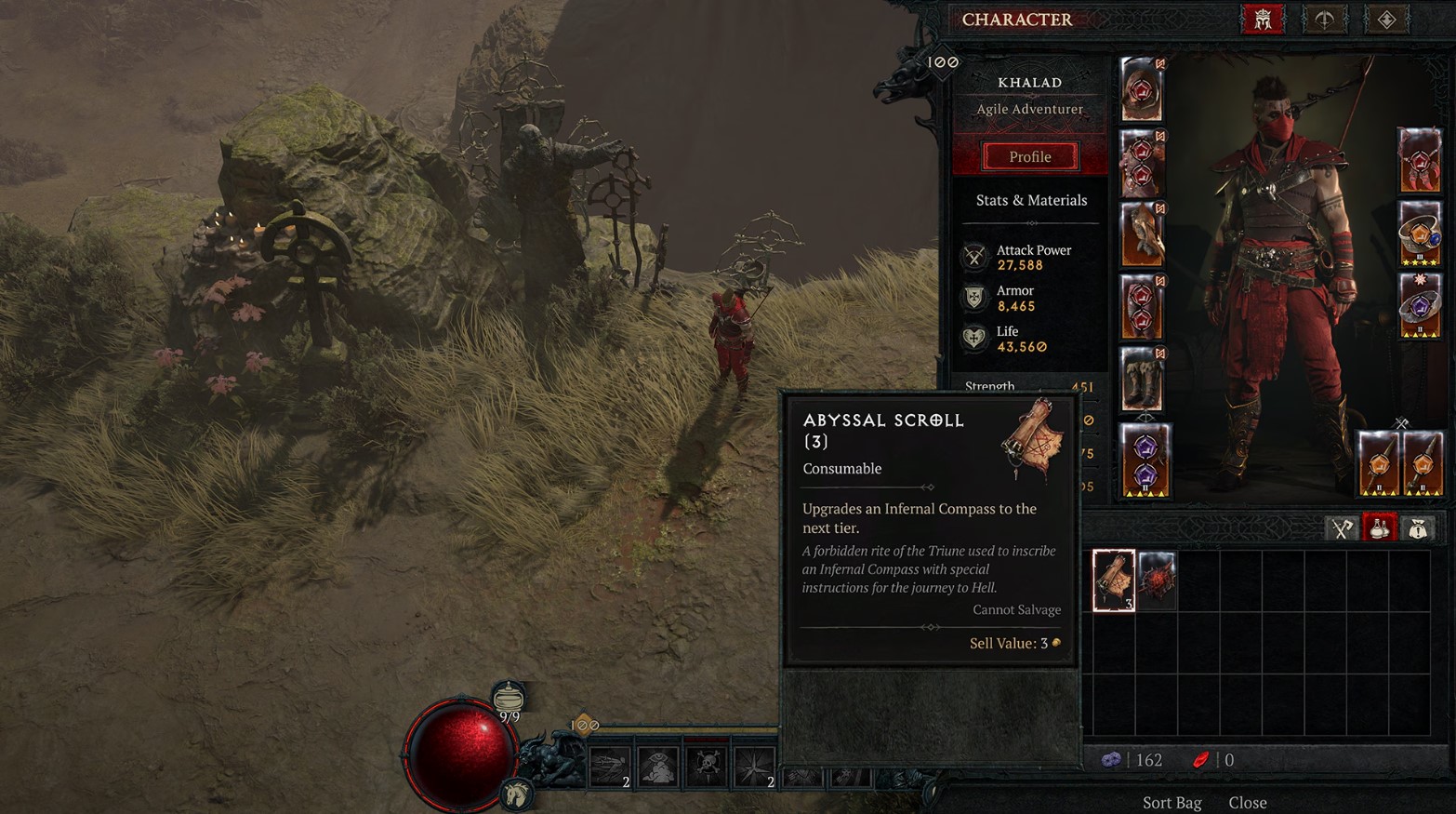Activate the skull and crossbones skill
The width and height of the screenshot is (1456, 814).
(707, 767)
